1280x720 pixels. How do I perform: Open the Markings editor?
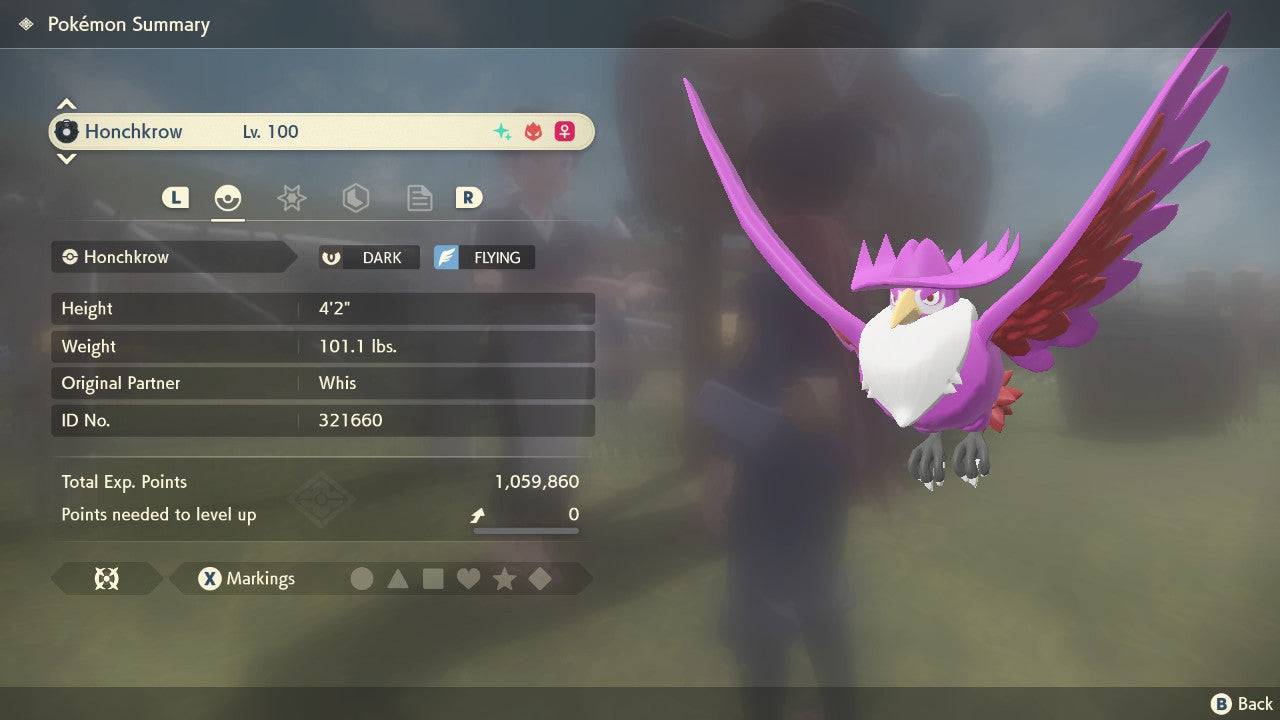246,578
